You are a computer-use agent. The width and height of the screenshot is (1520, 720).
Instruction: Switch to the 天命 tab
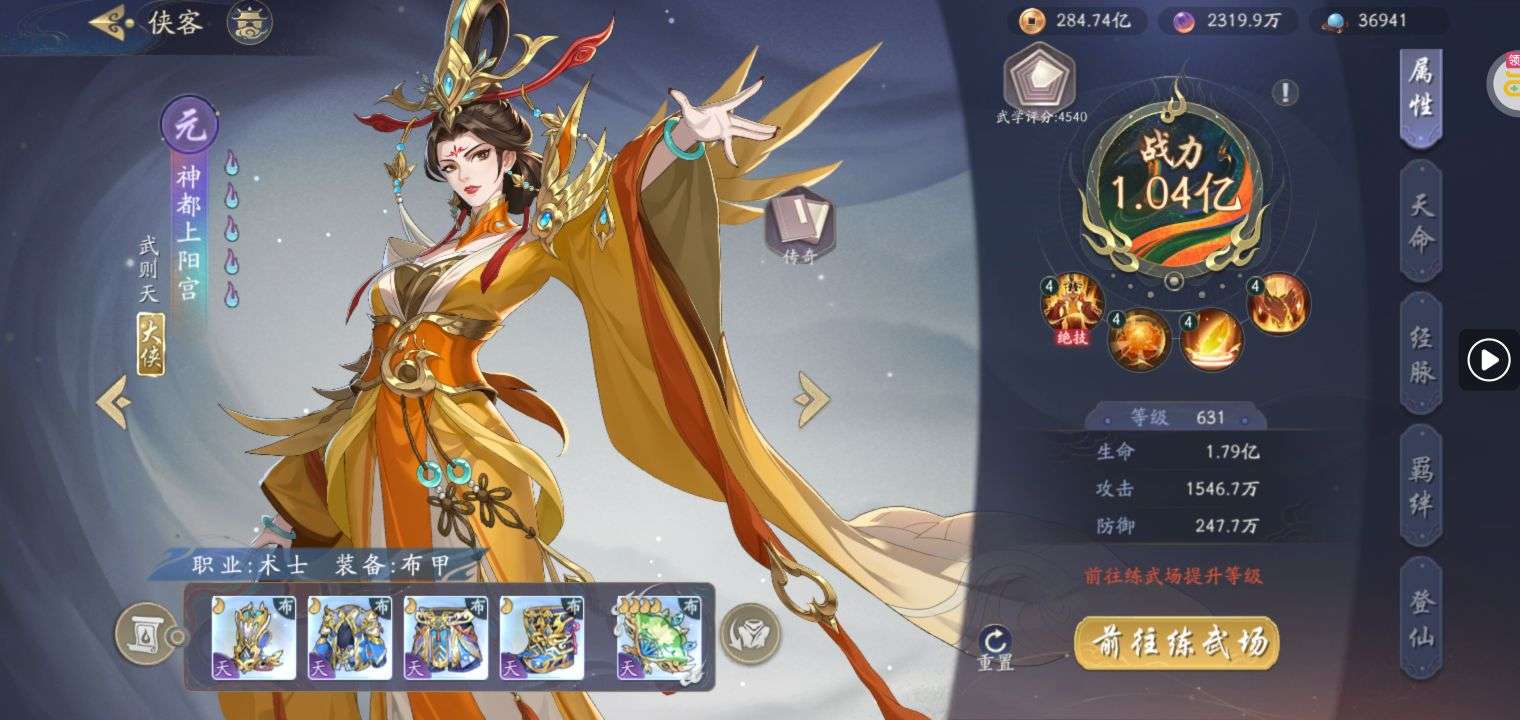(x=1421, y=222)
